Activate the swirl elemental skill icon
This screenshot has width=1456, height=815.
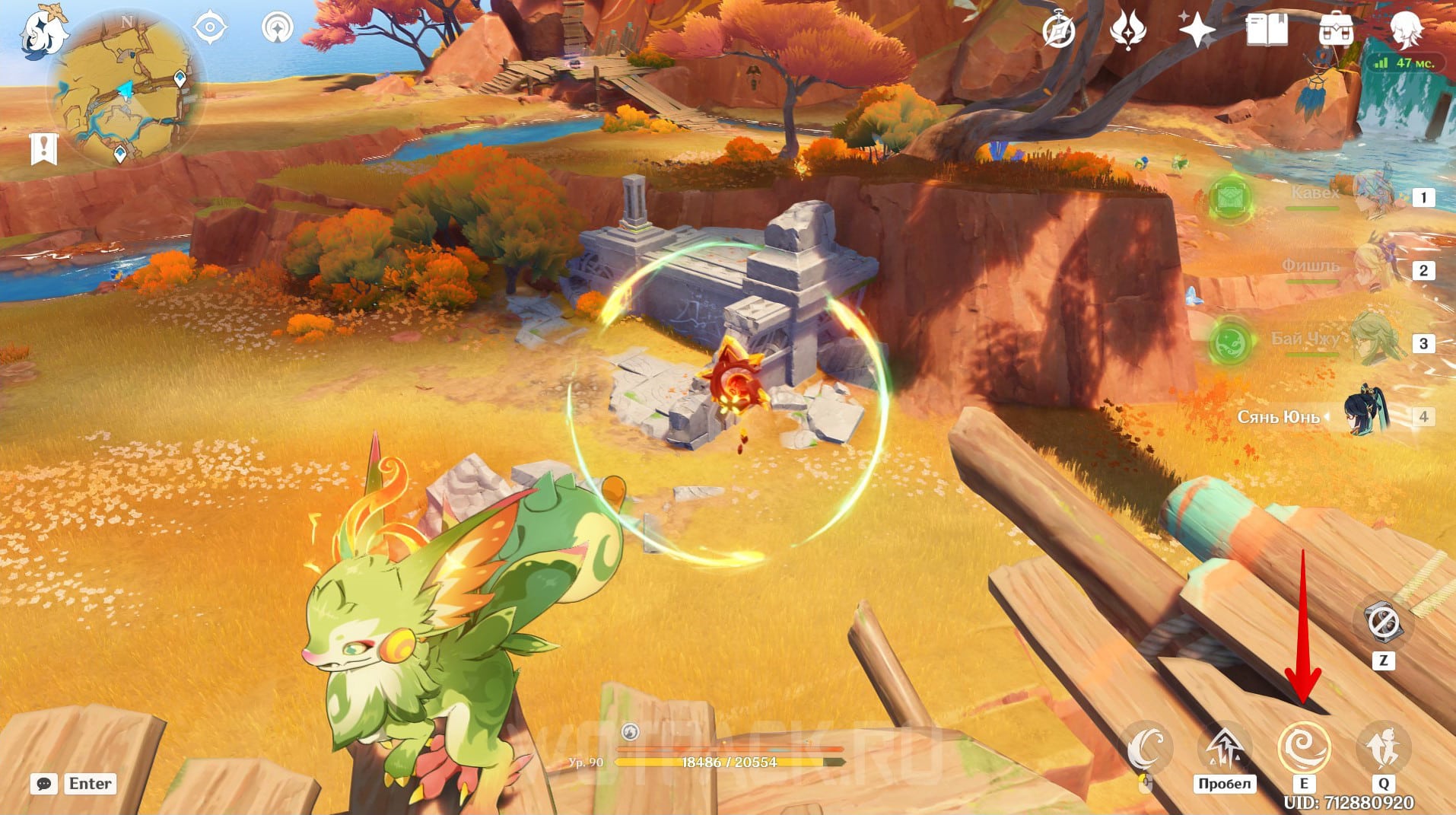[x=1304, y=747]
